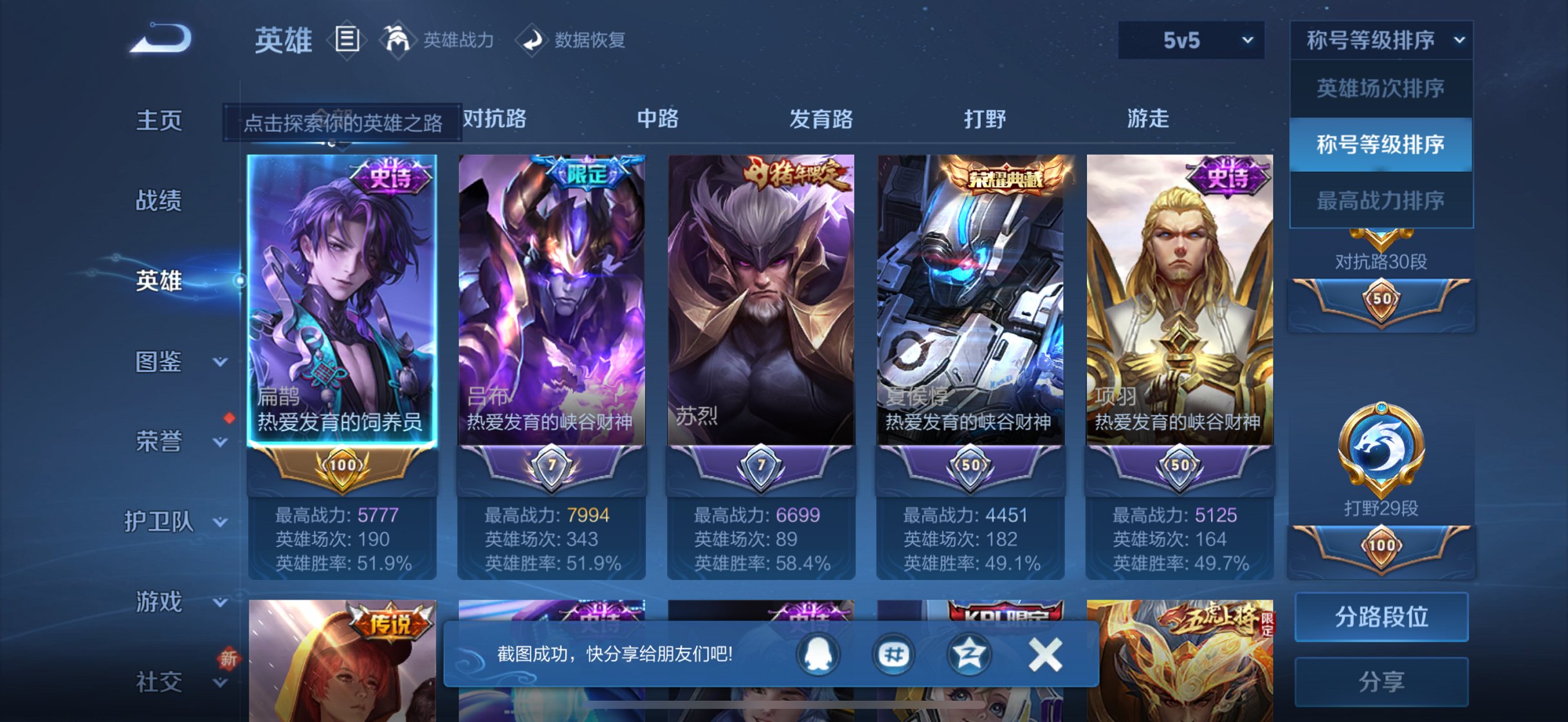Image resolution: width=1568 pixels, height=722 pixels.
Task: Select 英雄场次排序 sorting option
Action: pyautogui.click(x=1380, y=88)
